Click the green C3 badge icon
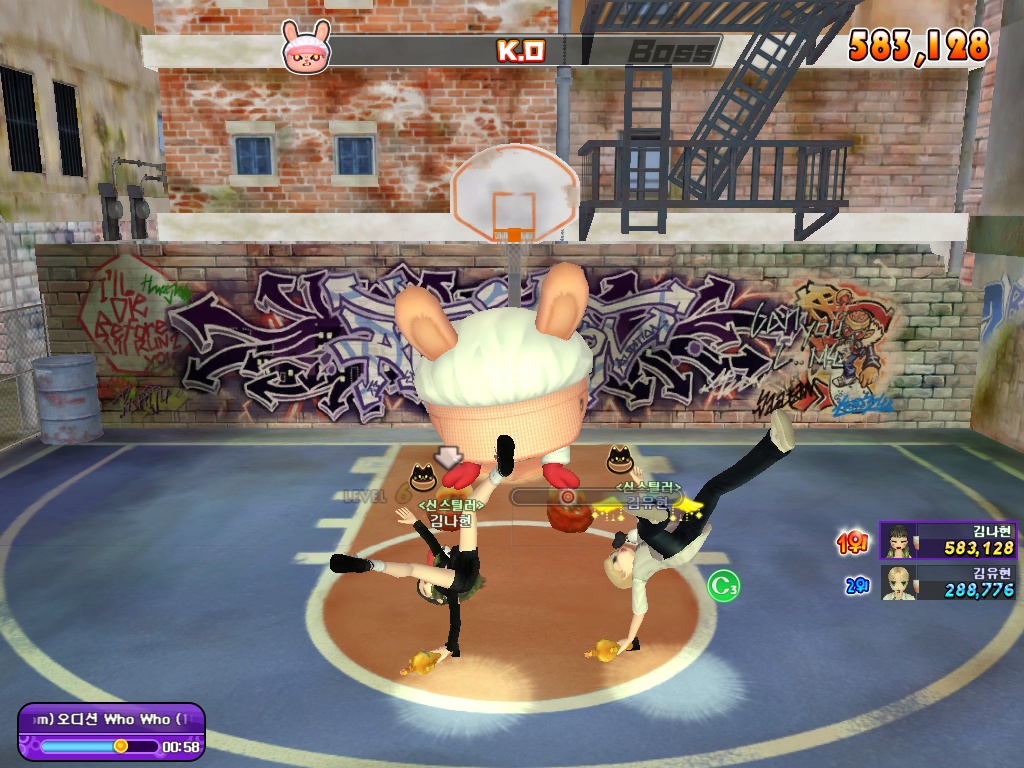The height and width of the screenshot is (768, 1024). tap(723, 586)
